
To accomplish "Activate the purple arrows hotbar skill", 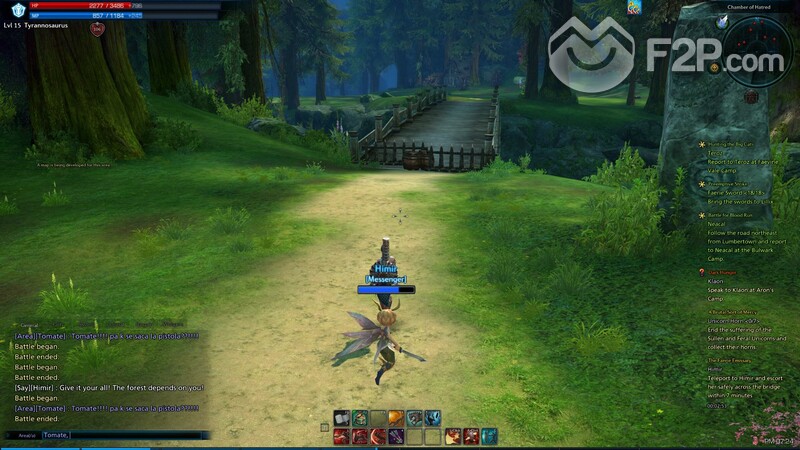I will click(397, 436).
